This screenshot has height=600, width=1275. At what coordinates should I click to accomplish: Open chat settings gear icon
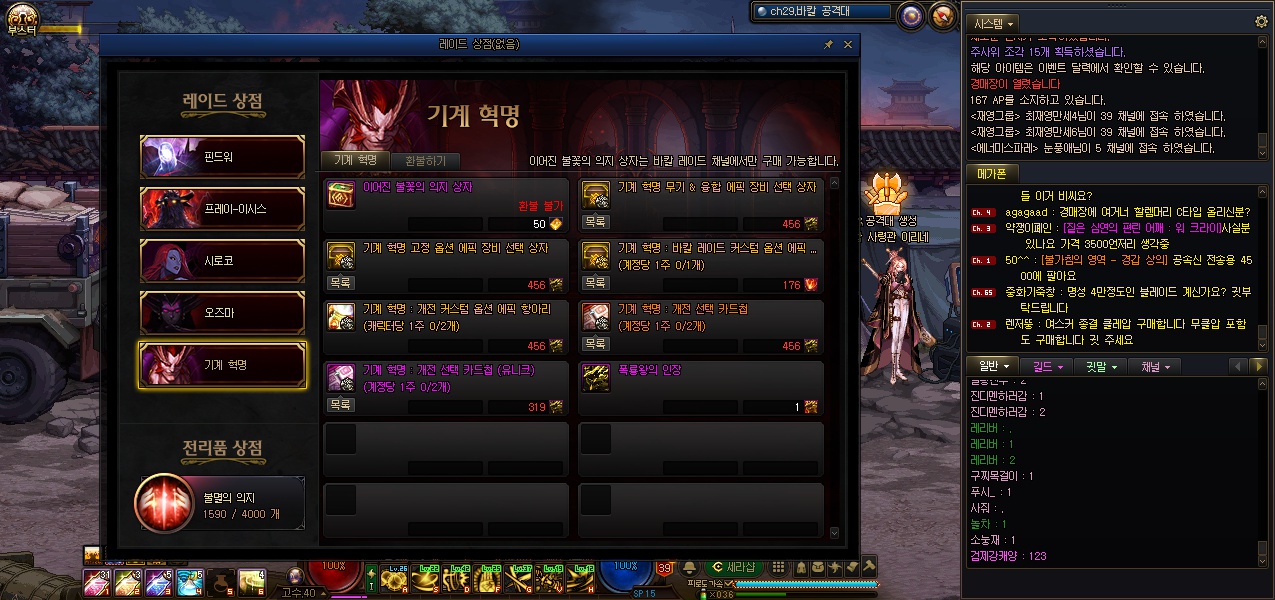click(x=1261, y=21)
